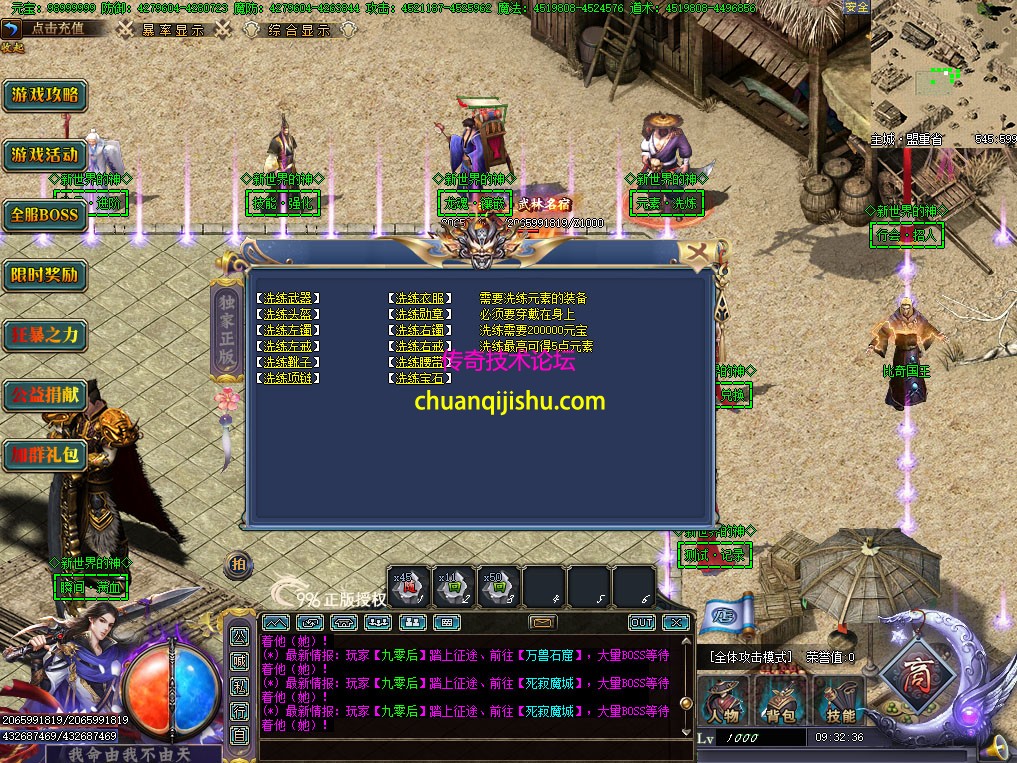Select 洗练项链 necklace refine option
This screenshot has height=763, width=1017.
coord(290,378)
